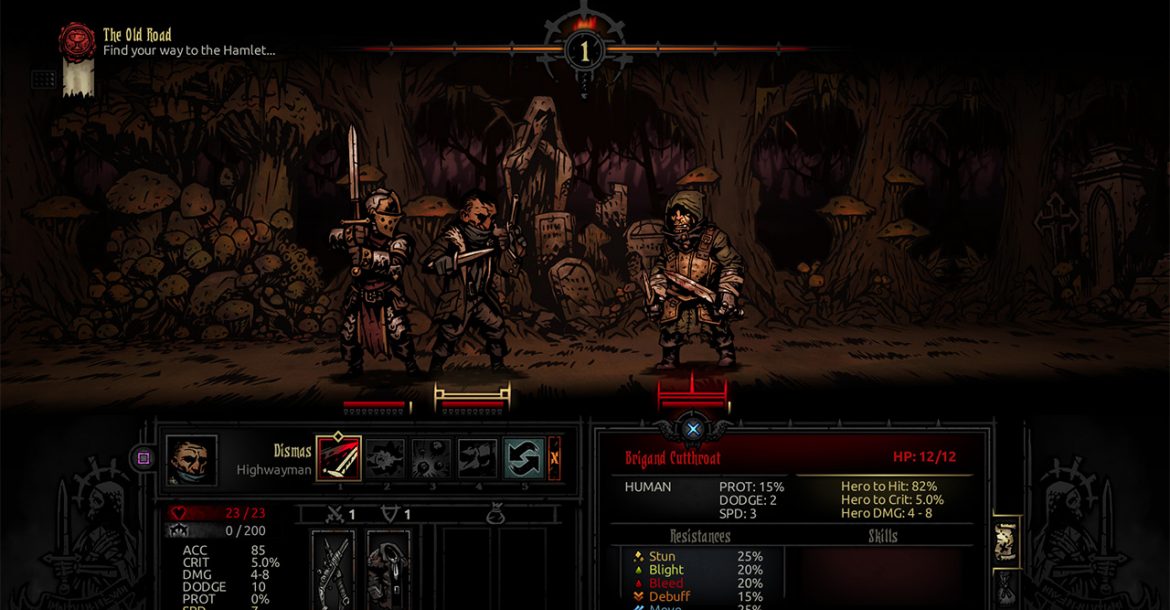Viewport: 1170px width, 610px height.
Task: Open The Old Road quest seal
Action: 77,42
